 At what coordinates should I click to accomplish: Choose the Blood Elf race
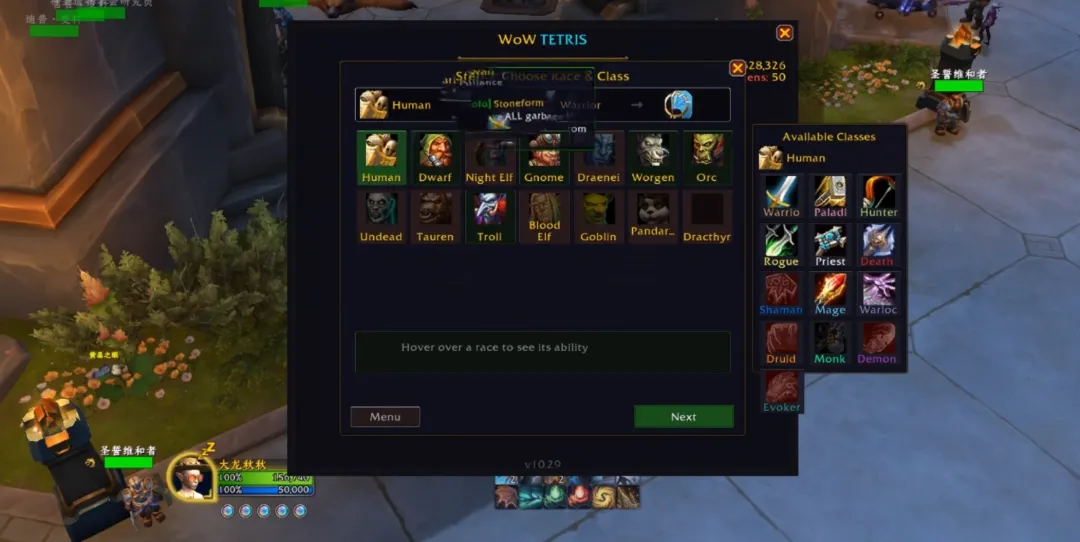pos(544,216)
